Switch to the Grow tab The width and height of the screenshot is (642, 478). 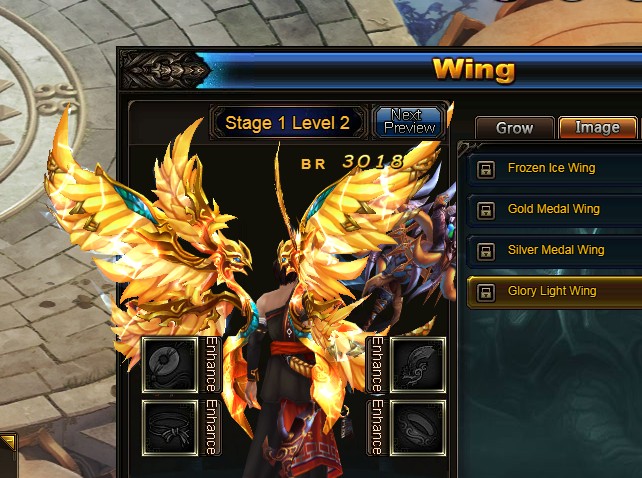coord(514,128)
